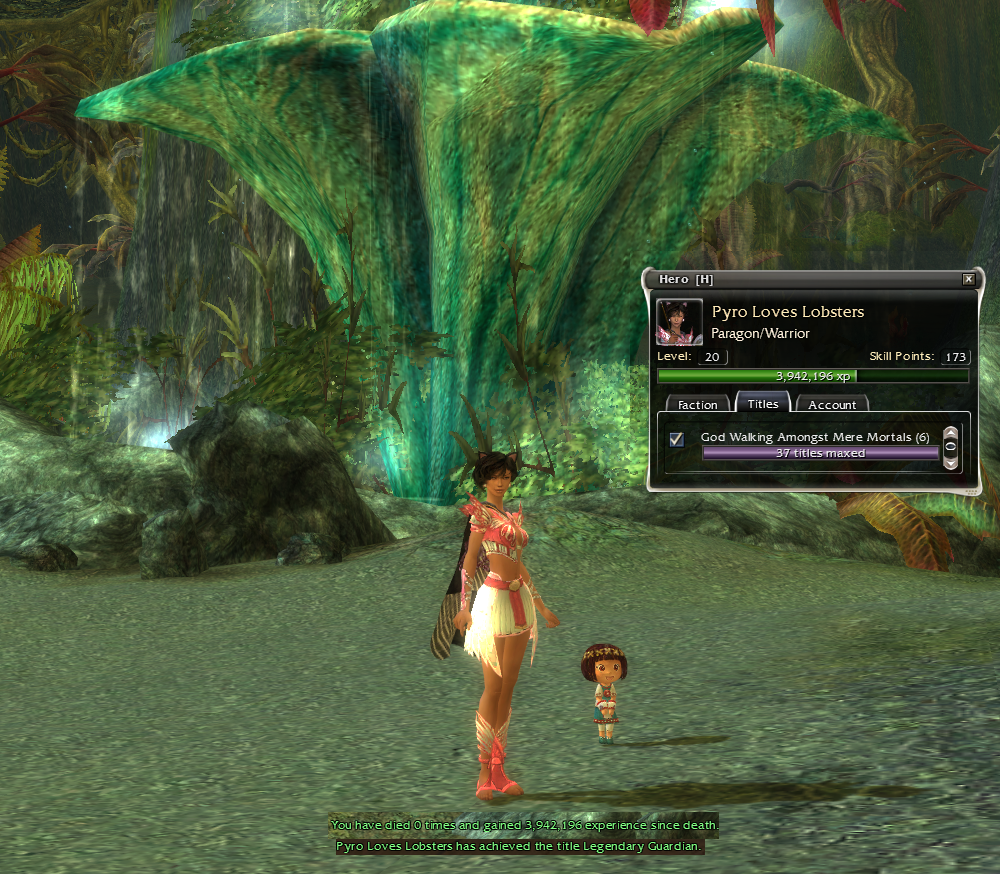The image size is (1000, 874).
Task: Close the Hero panel
Action: (968, 280)
